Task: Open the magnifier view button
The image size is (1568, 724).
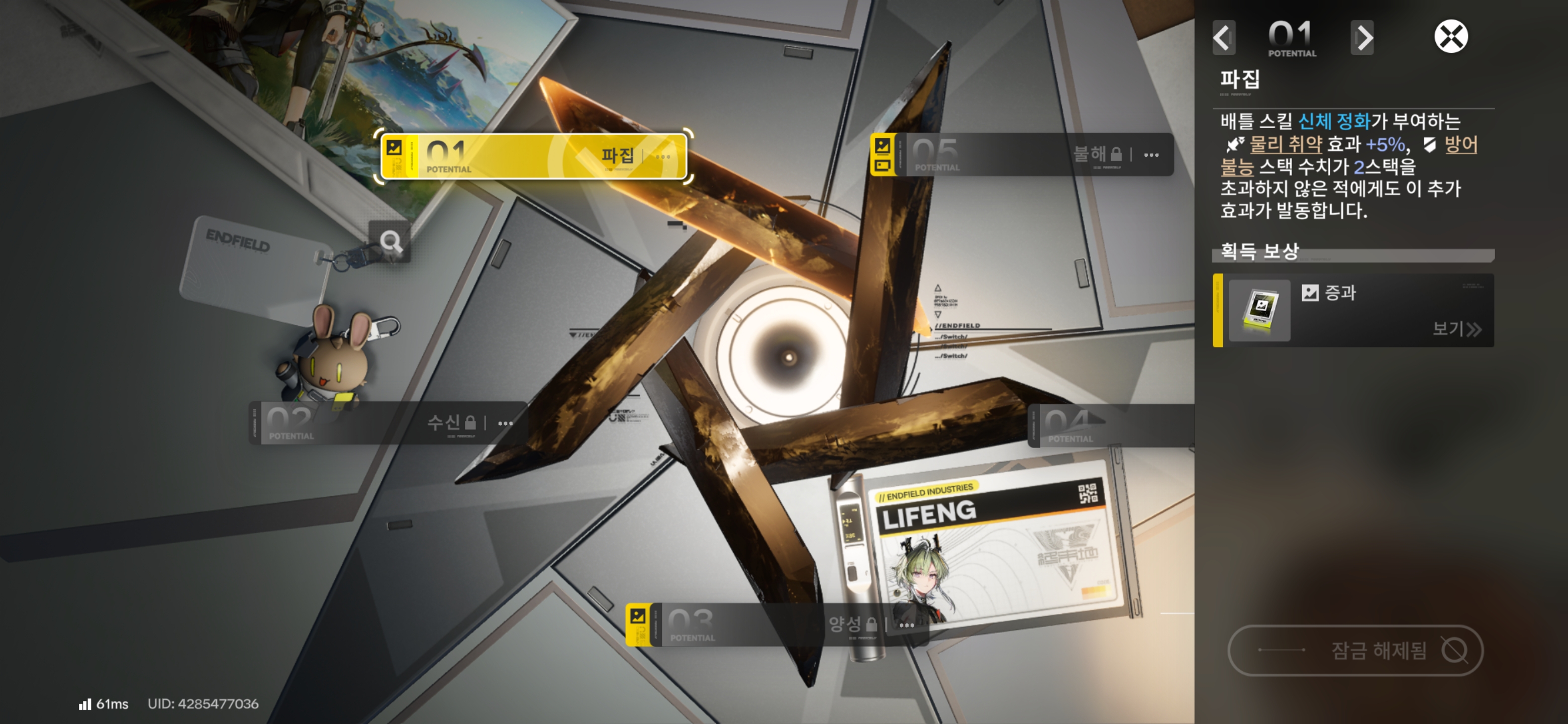Action: point(390,242)
